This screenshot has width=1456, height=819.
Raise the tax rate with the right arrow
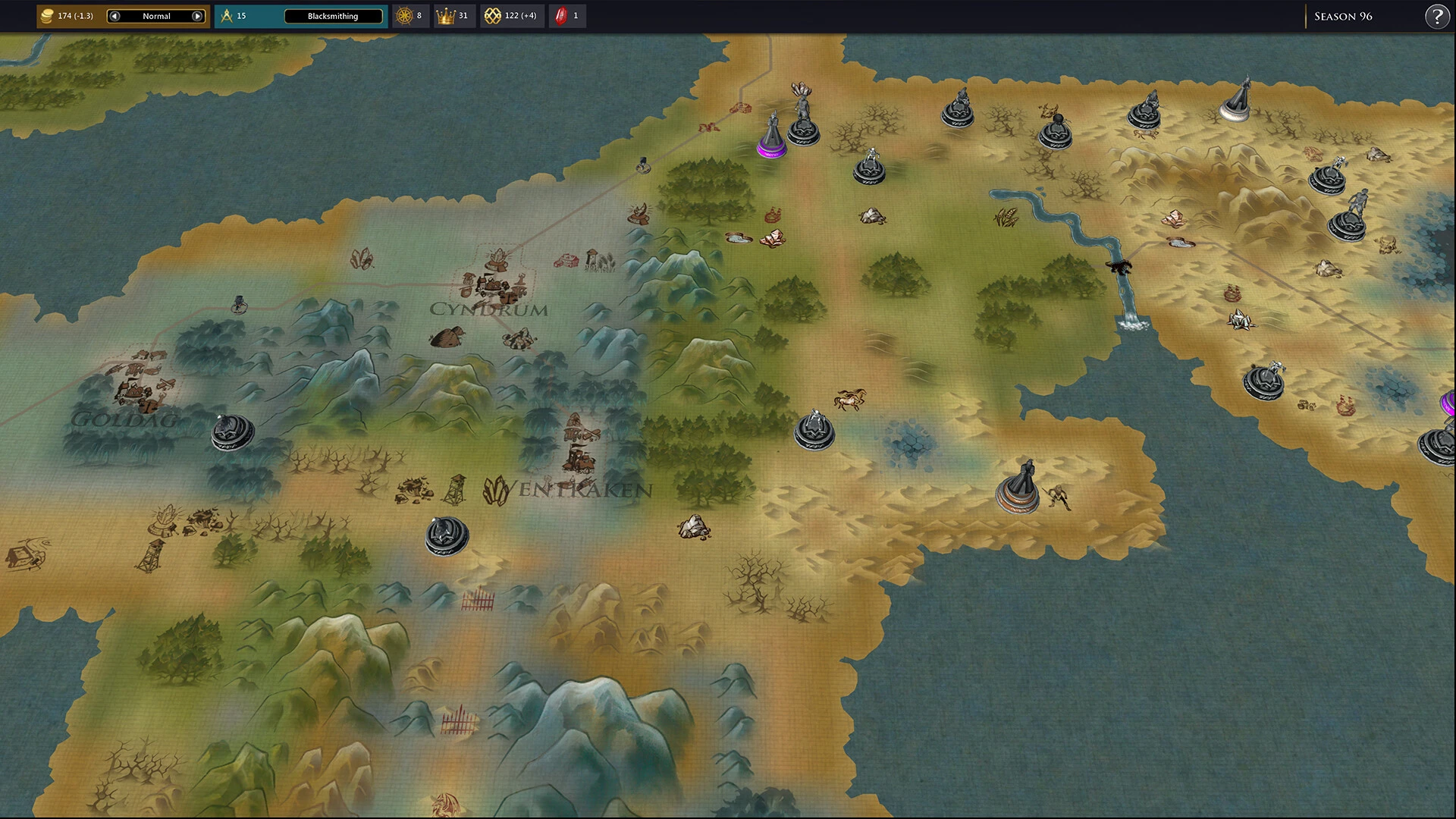(197, 16)
